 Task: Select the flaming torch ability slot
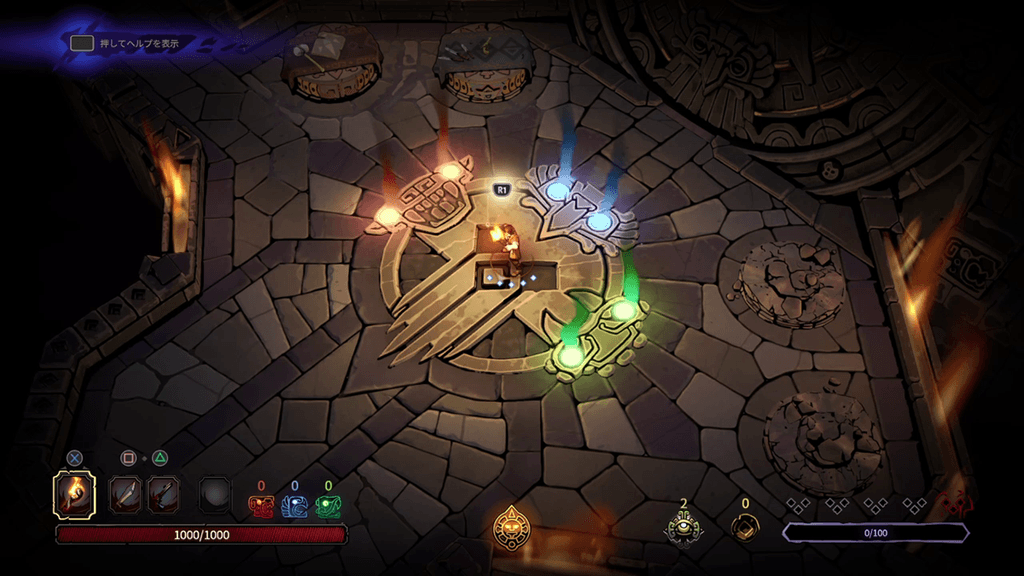74,494
